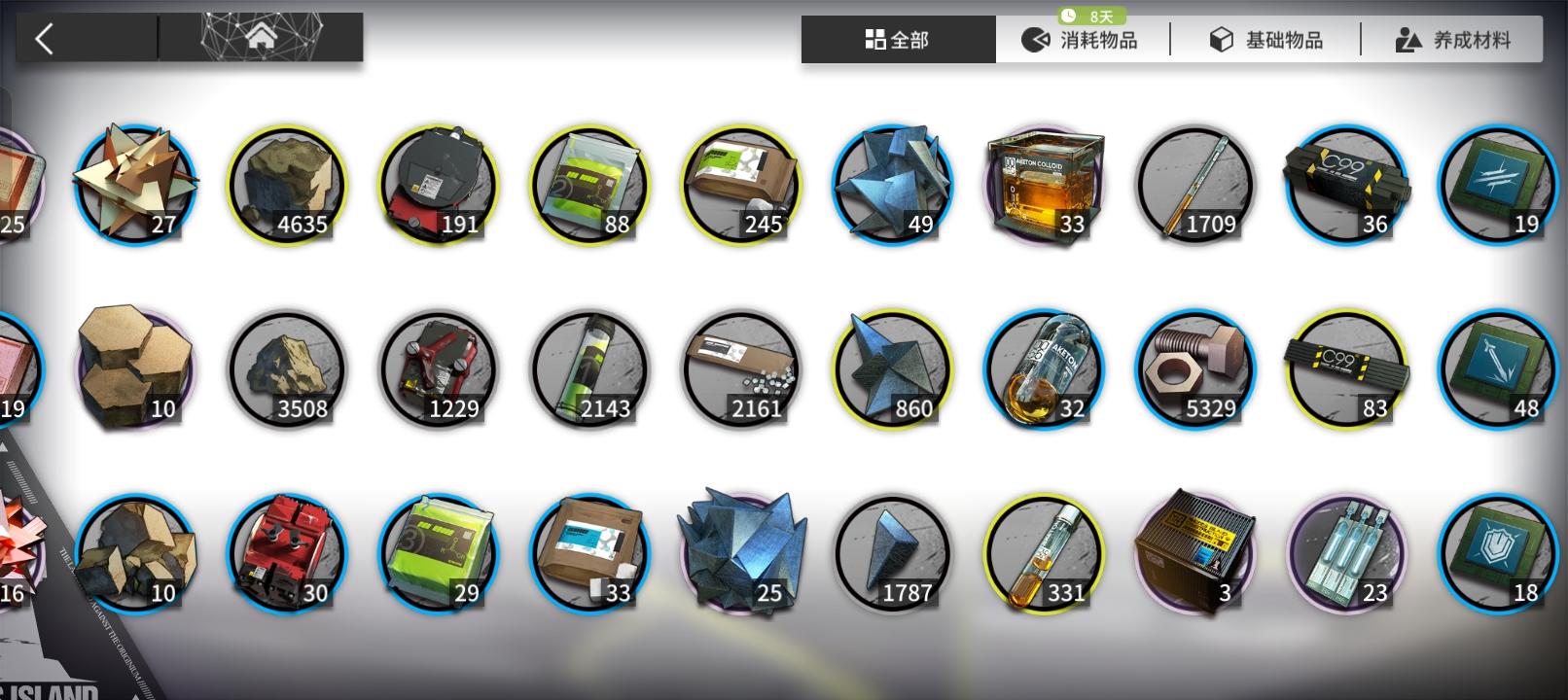
Task: Select the spiky blue crystal cluster
Action: pyautogui.click(x=741, y=552)
